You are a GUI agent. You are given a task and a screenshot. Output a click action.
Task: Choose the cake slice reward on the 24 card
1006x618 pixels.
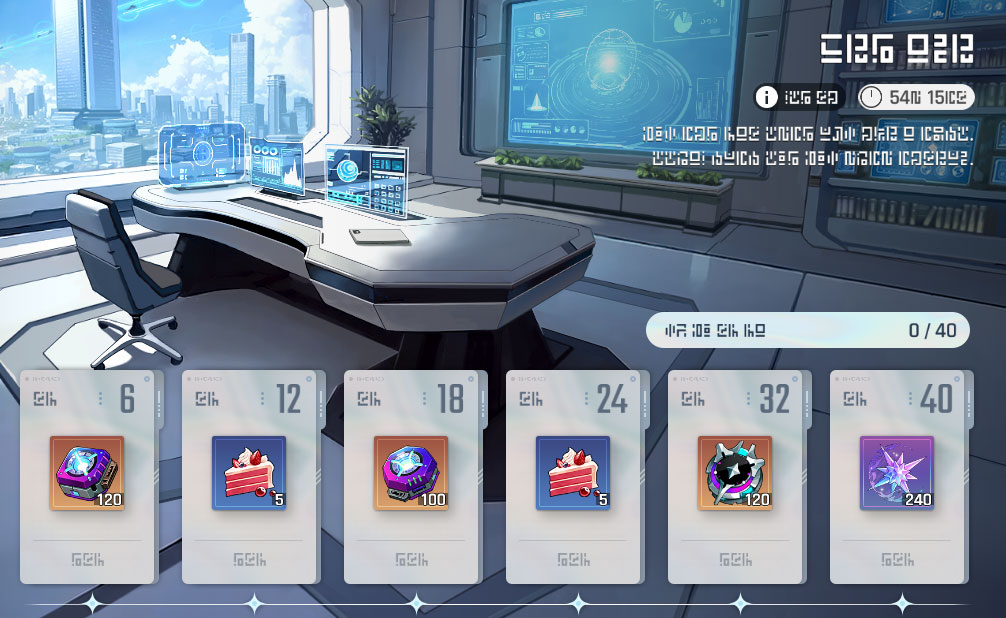click(x=573, y=473)
